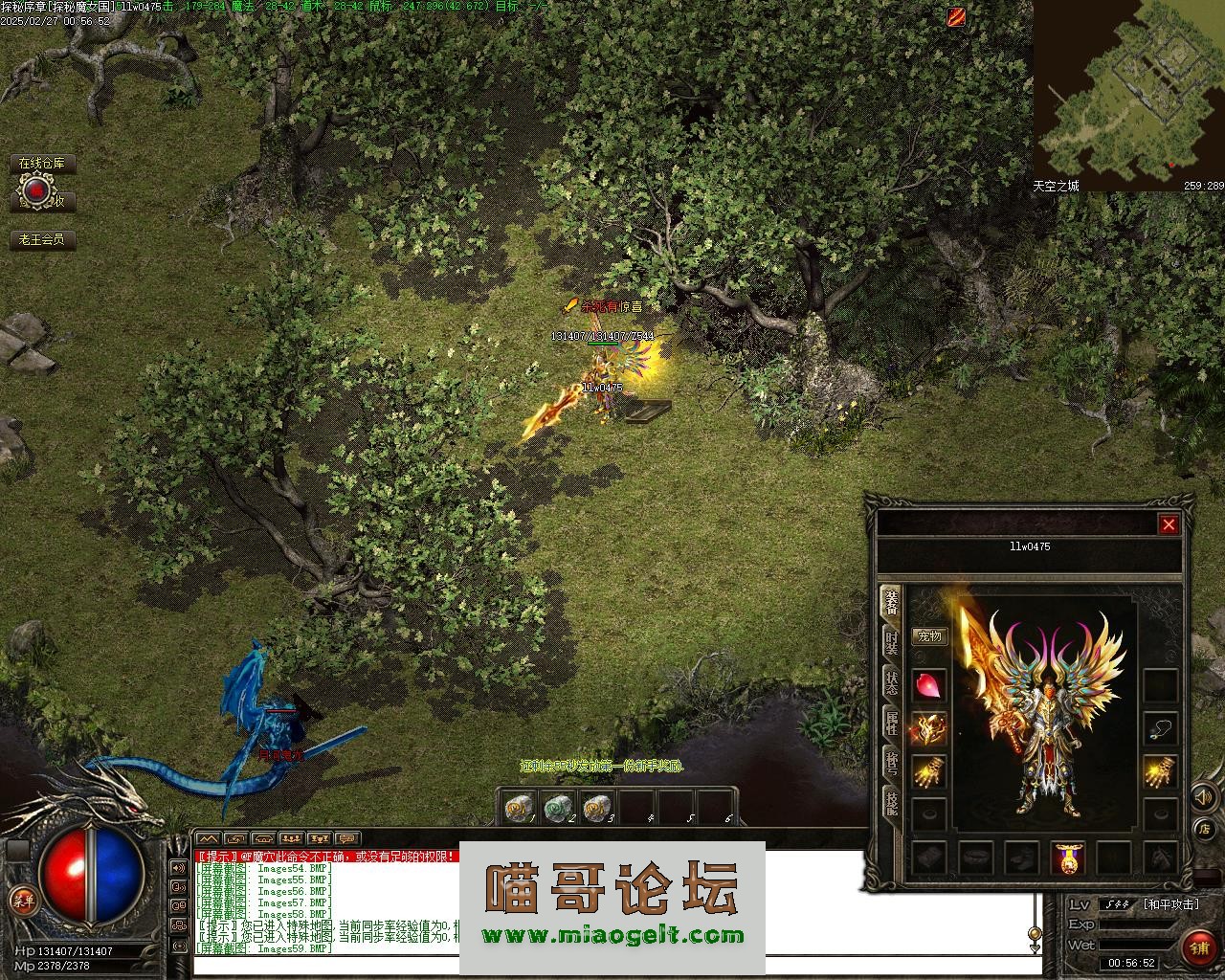The width and height of the screenshot is (1225, 980).
Task: Close the character equipment panel
Action: (1169, 524)
